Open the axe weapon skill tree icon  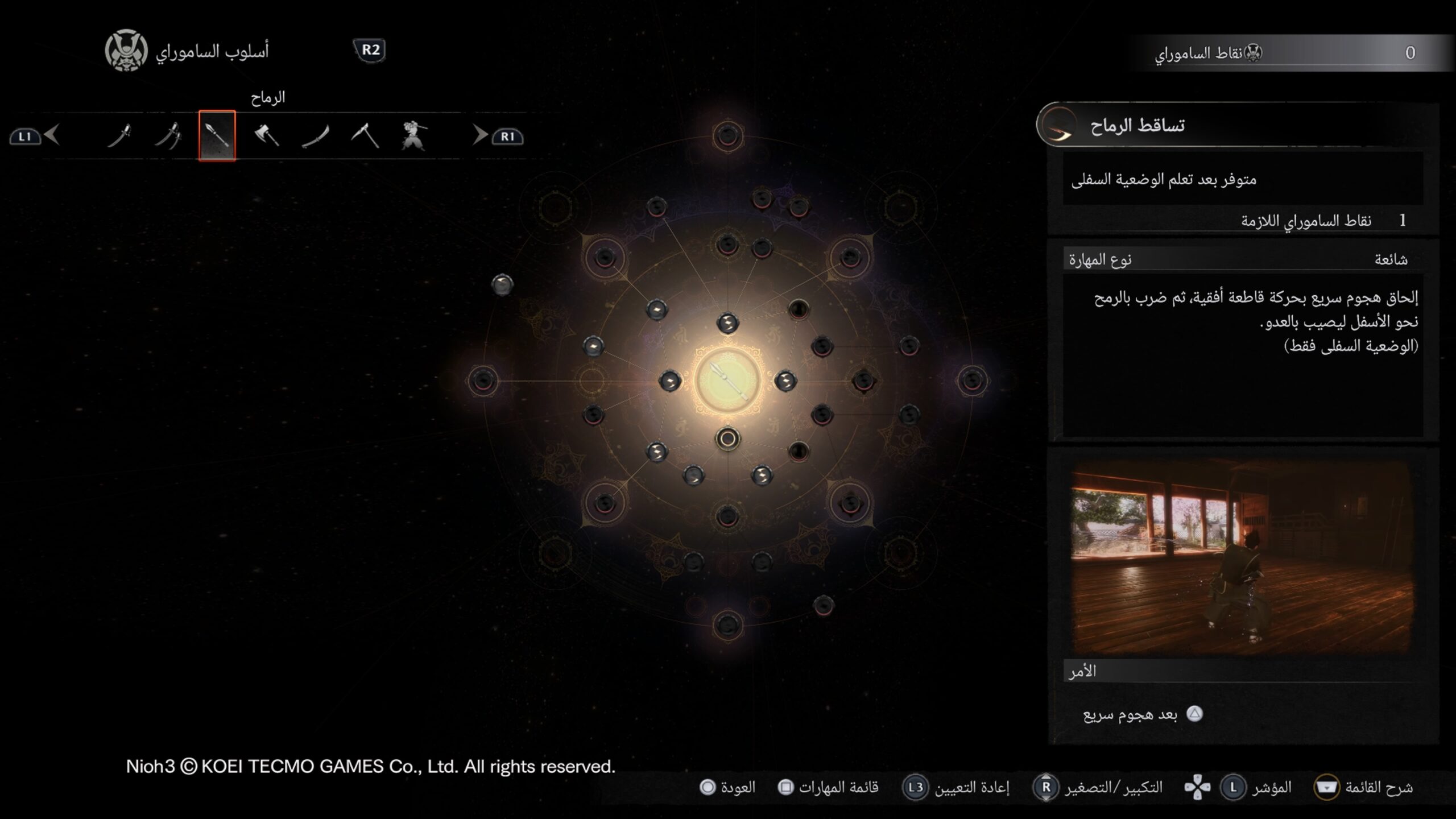click(267, 136)
